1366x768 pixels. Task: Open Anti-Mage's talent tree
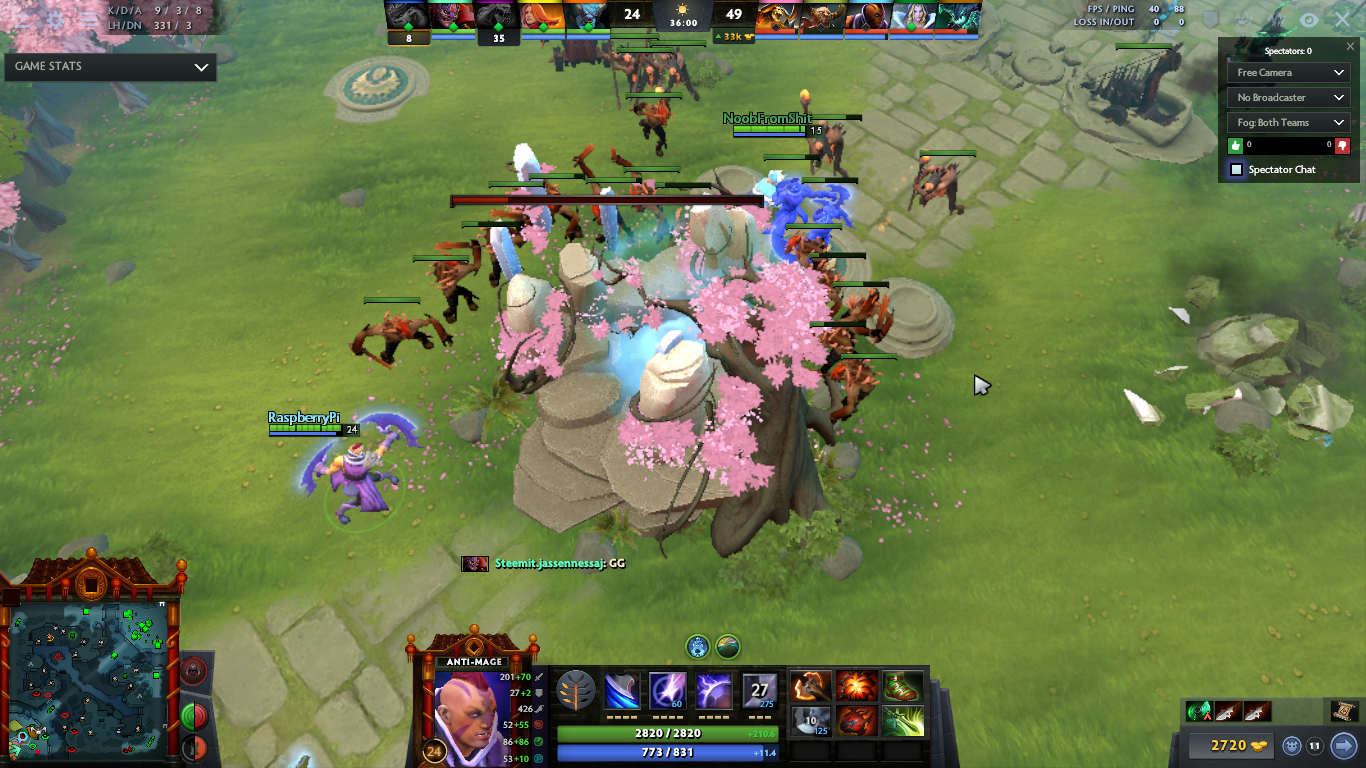point(576,691)
